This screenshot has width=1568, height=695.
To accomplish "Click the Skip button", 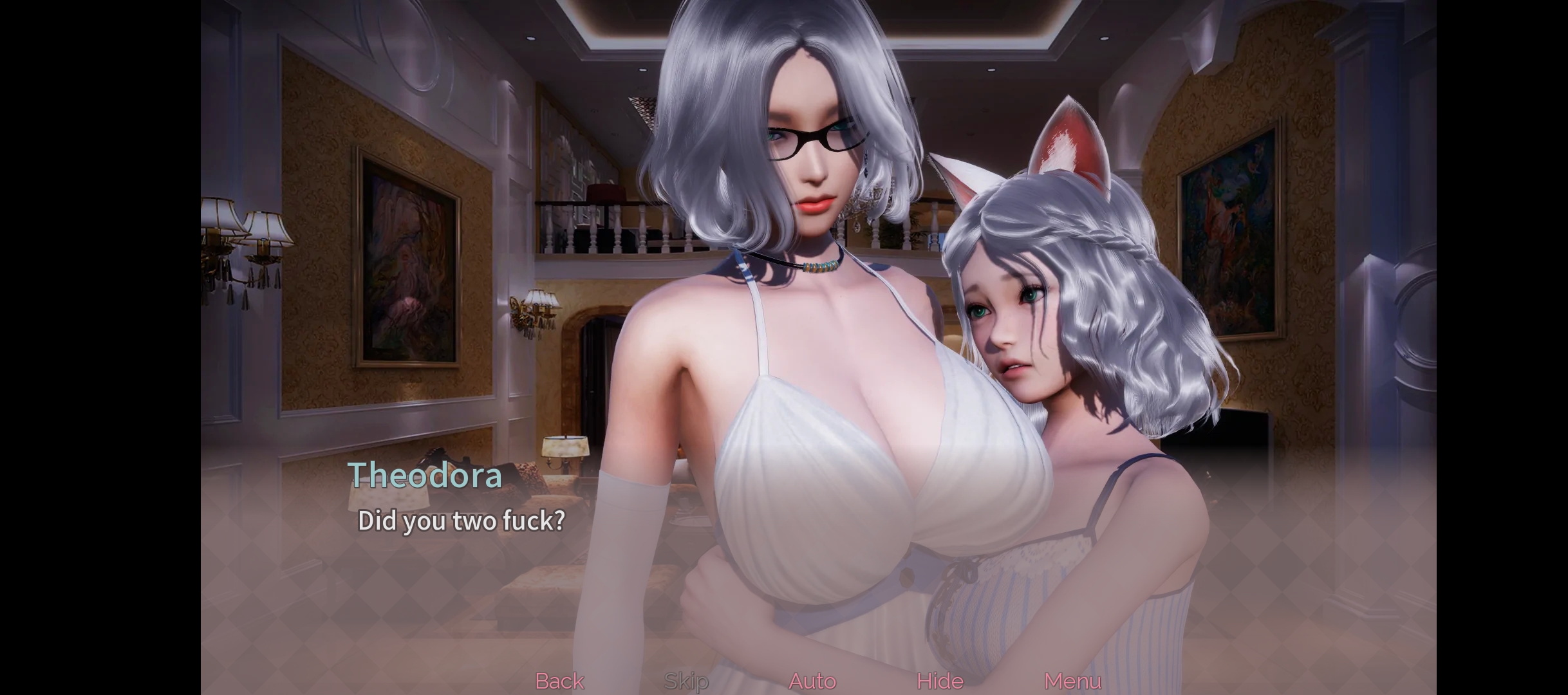I will tap(686, 681).
